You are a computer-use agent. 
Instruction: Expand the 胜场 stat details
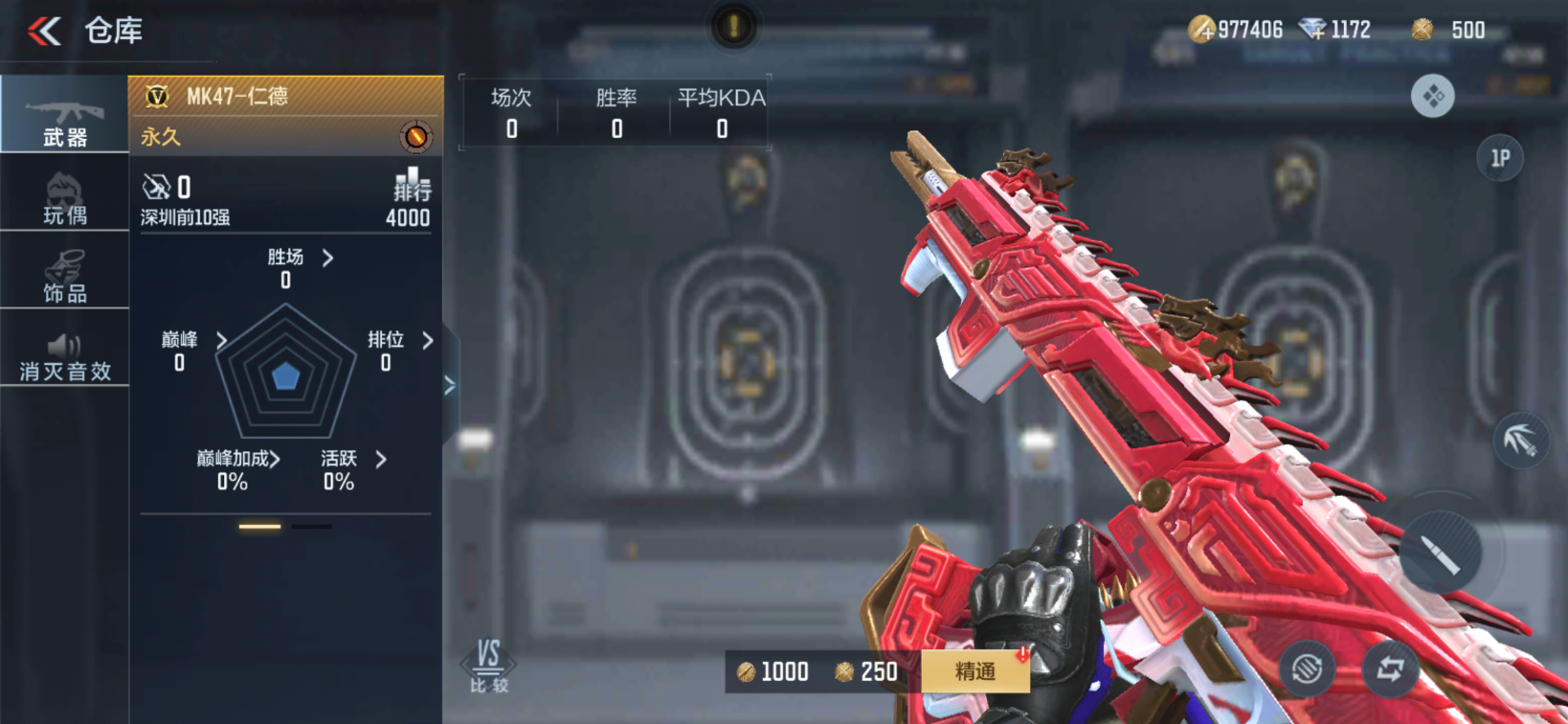click(299, 258)
